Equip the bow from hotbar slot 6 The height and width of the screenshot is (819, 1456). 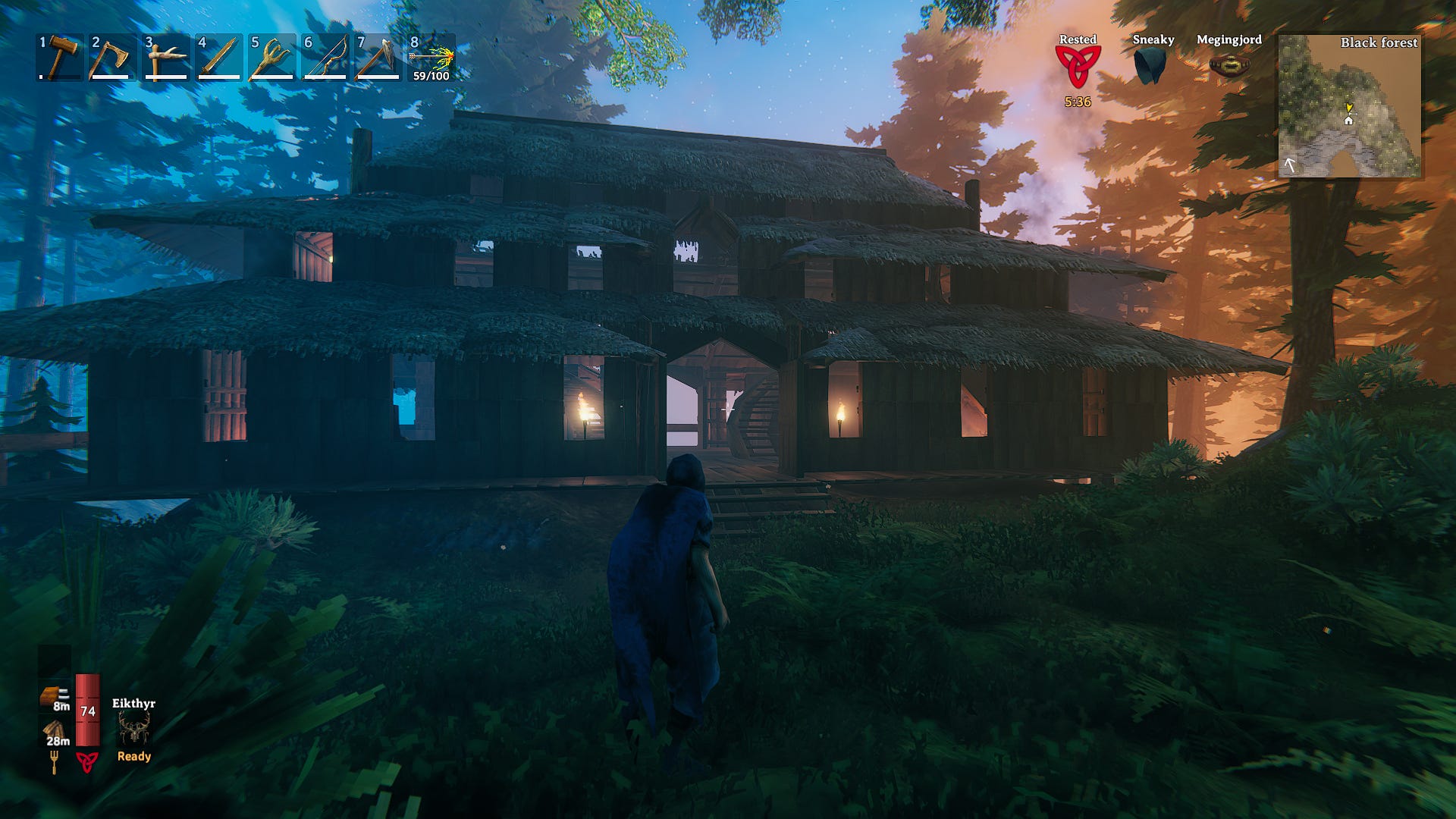tap(325, 57)
